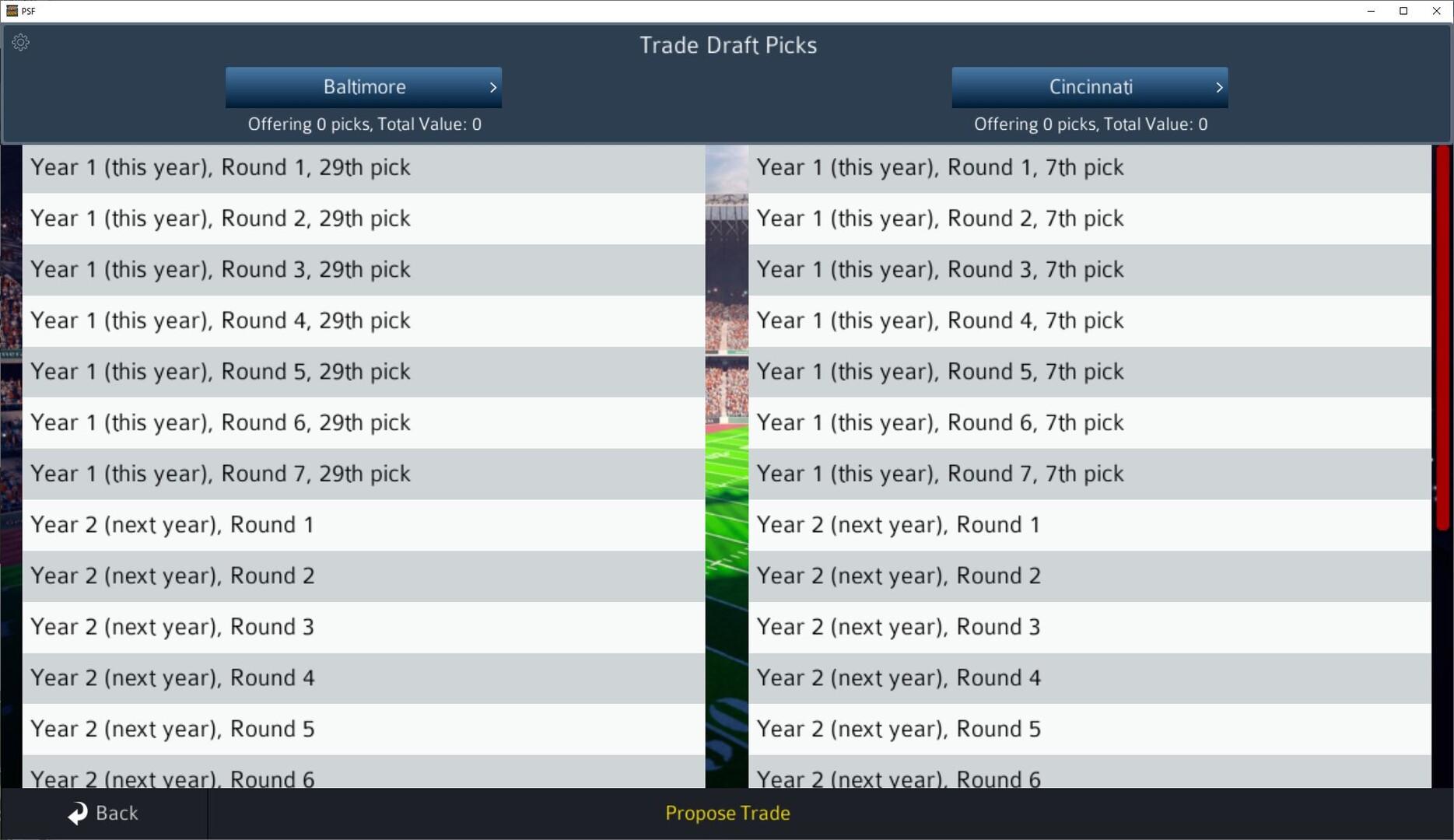Click the Back button

tap(103, 813)
